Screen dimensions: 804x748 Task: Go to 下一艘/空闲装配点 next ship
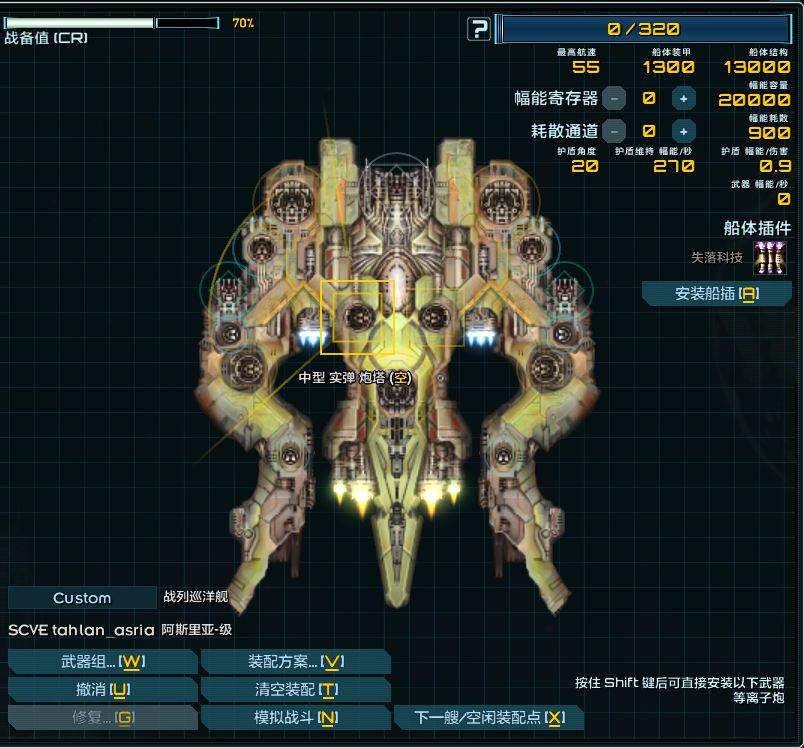(x=488, y=718)
